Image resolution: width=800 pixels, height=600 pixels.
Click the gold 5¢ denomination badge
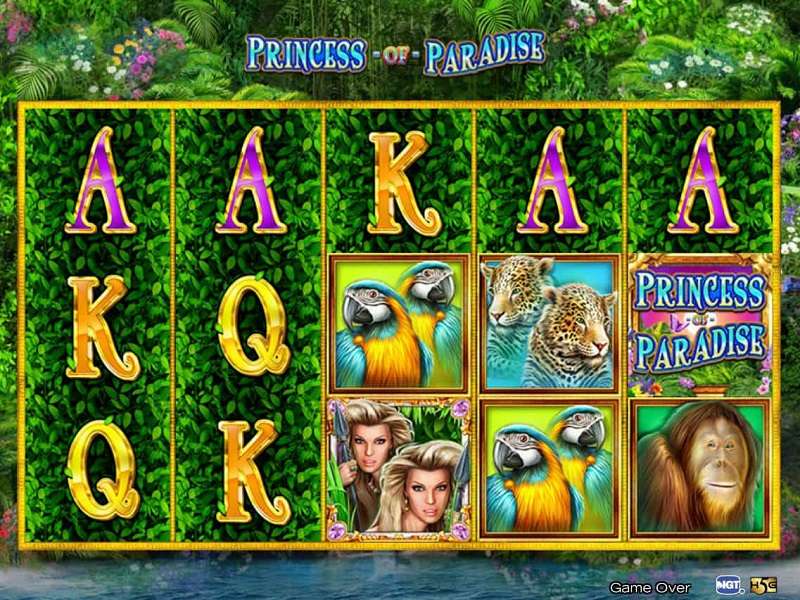click(763, 585)
